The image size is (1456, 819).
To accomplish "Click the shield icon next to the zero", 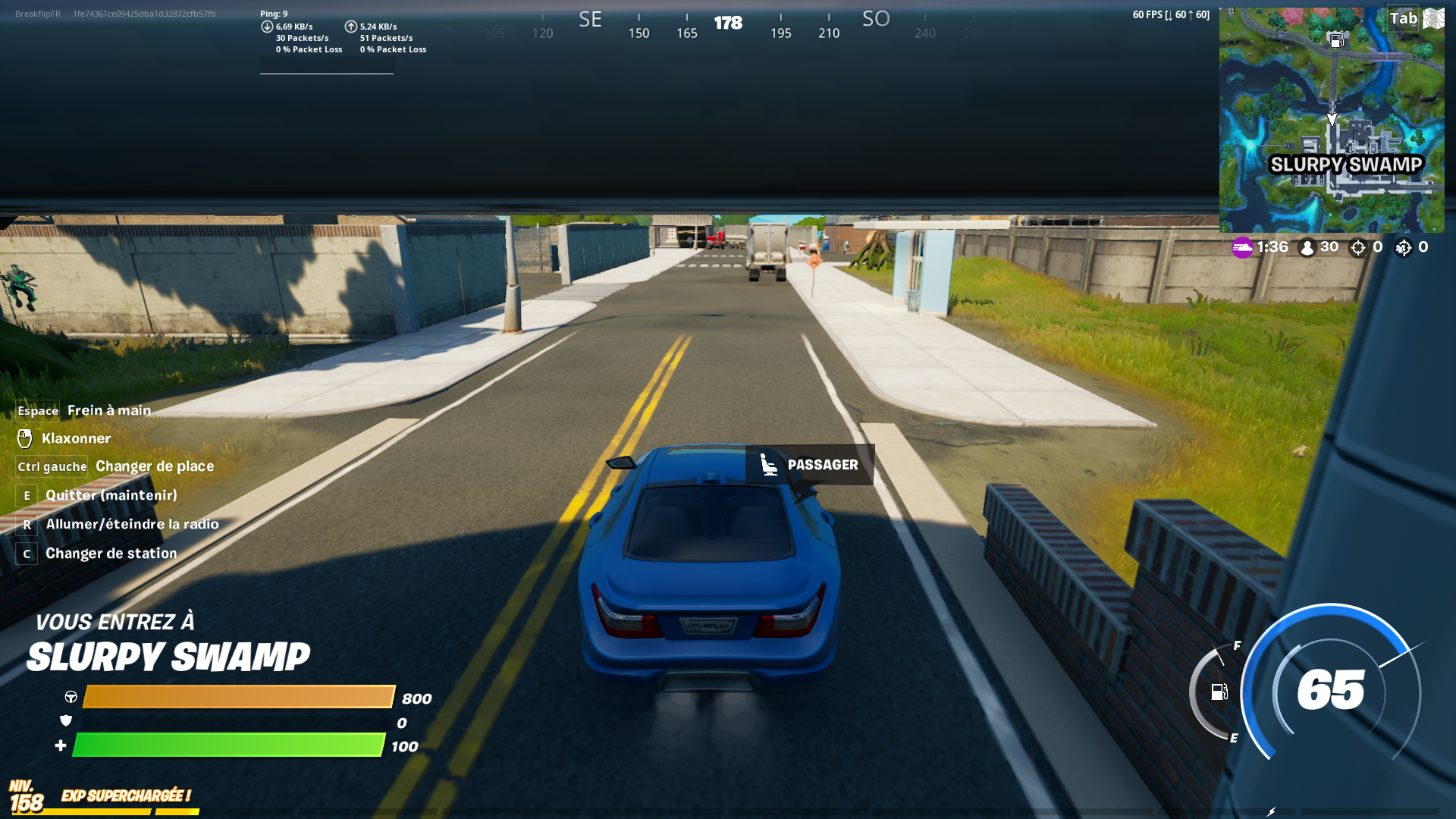I will point(67,721).
